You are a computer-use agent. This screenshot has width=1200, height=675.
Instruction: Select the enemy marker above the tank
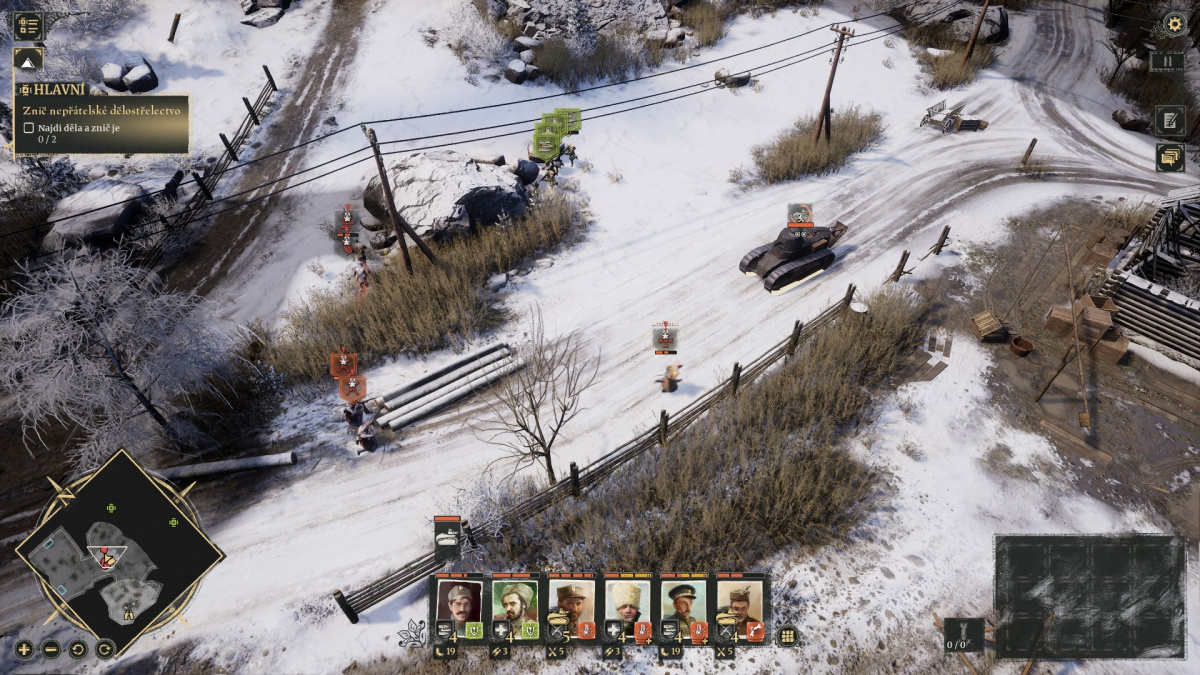coord(799,214)
